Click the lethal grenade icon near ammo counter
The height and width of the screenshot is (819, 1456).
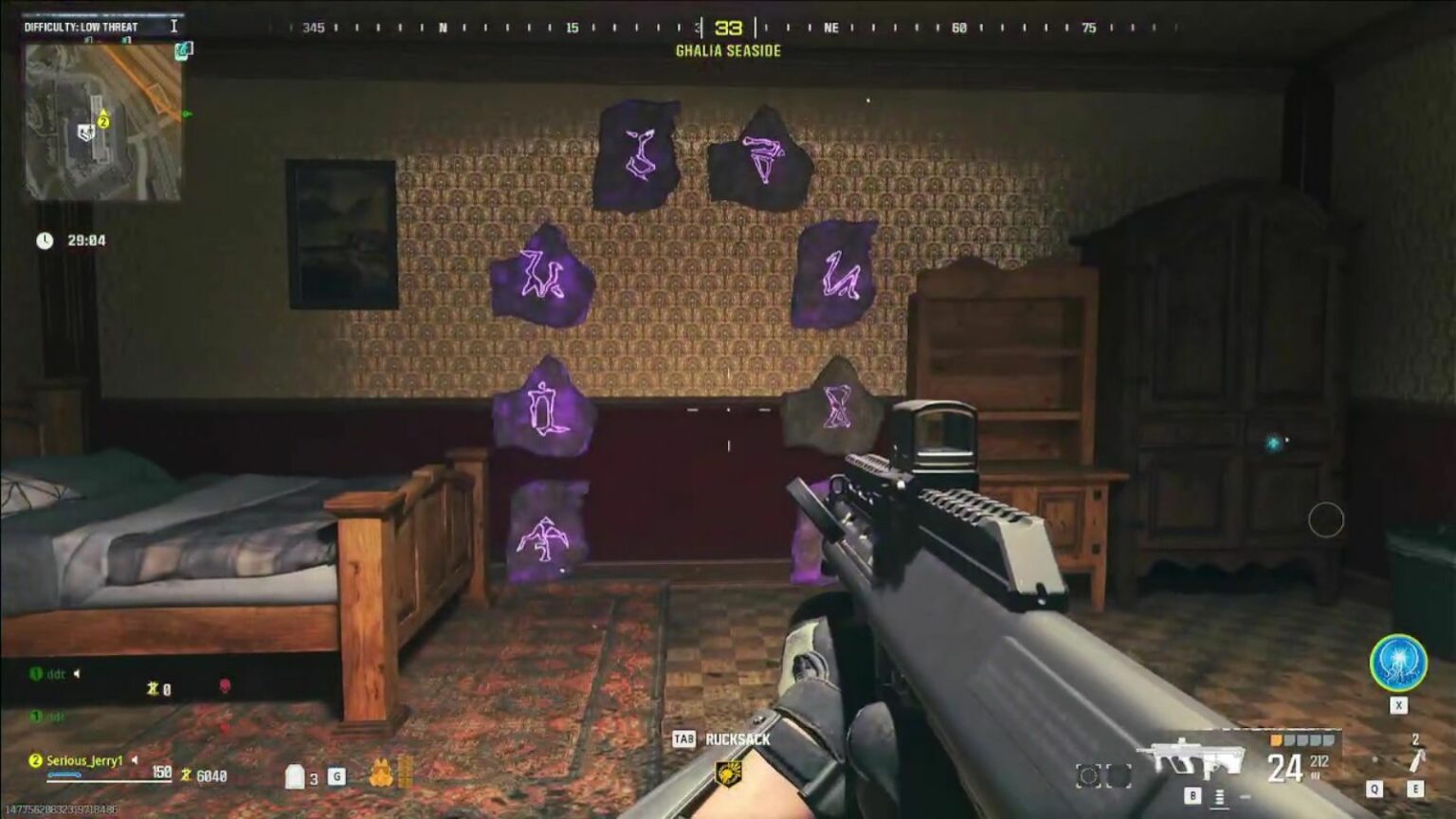tap(1414, 758)
